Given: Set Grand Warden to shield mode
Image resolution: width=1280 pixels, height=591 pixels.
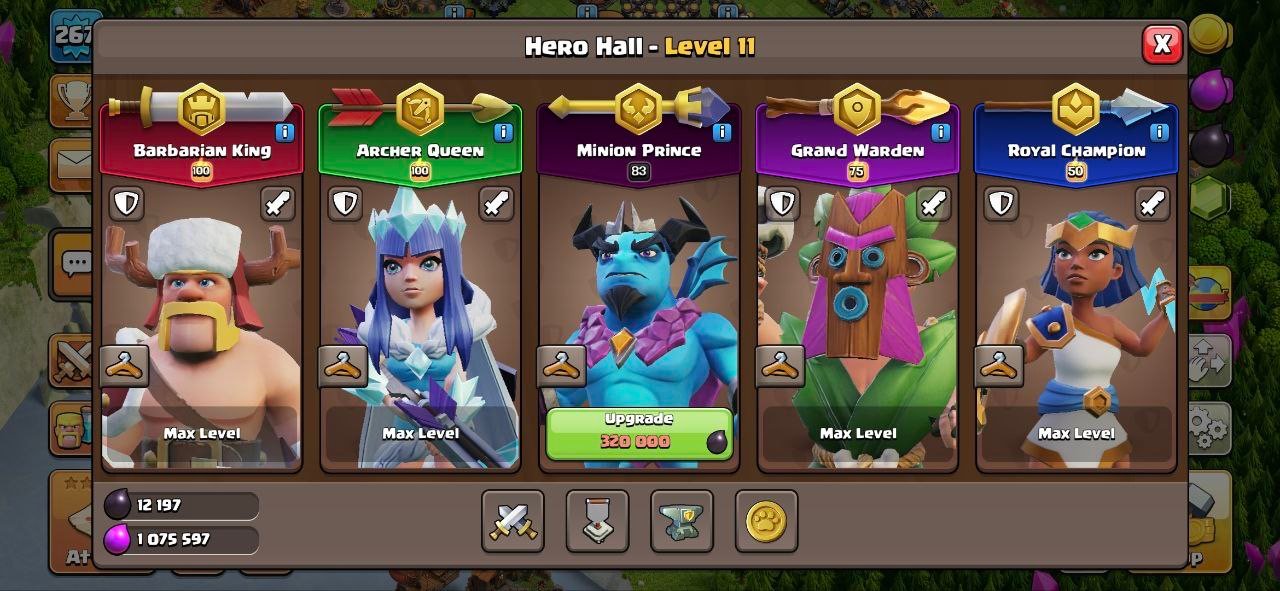Looking at the screenshot, I should point(782,203).
